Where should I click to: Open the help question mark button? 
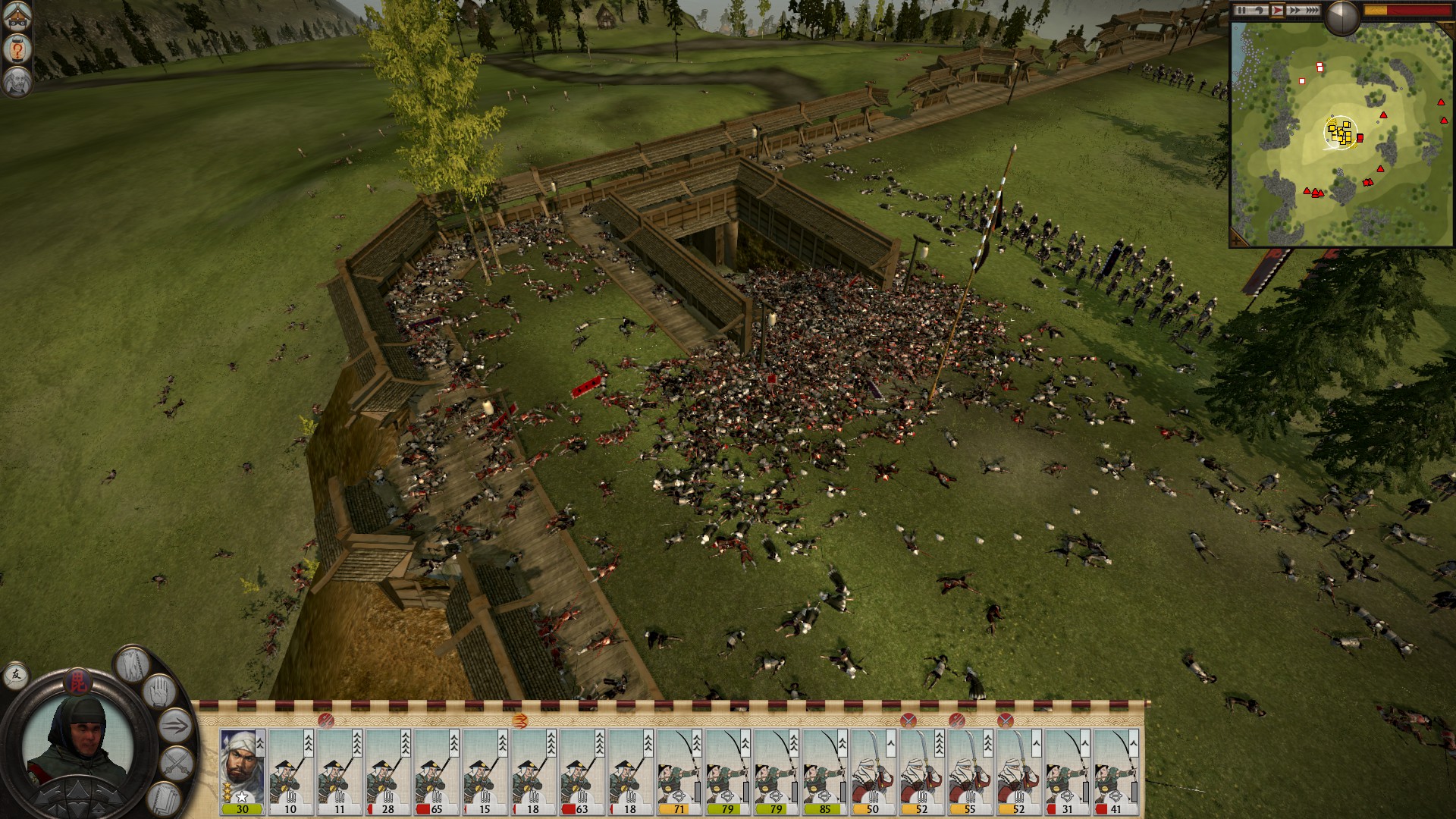click(x=17, y=49)
